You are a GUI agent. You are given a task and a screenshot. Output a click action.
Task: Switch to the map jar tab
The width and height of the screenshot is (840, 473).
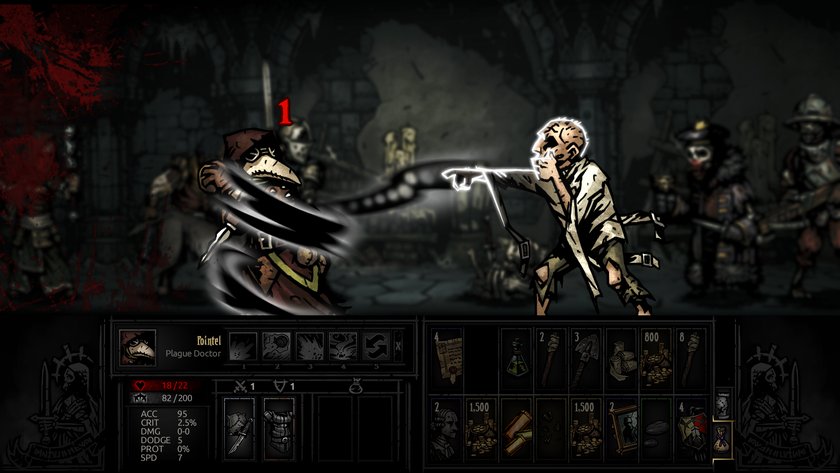click(x=722, y=405)
